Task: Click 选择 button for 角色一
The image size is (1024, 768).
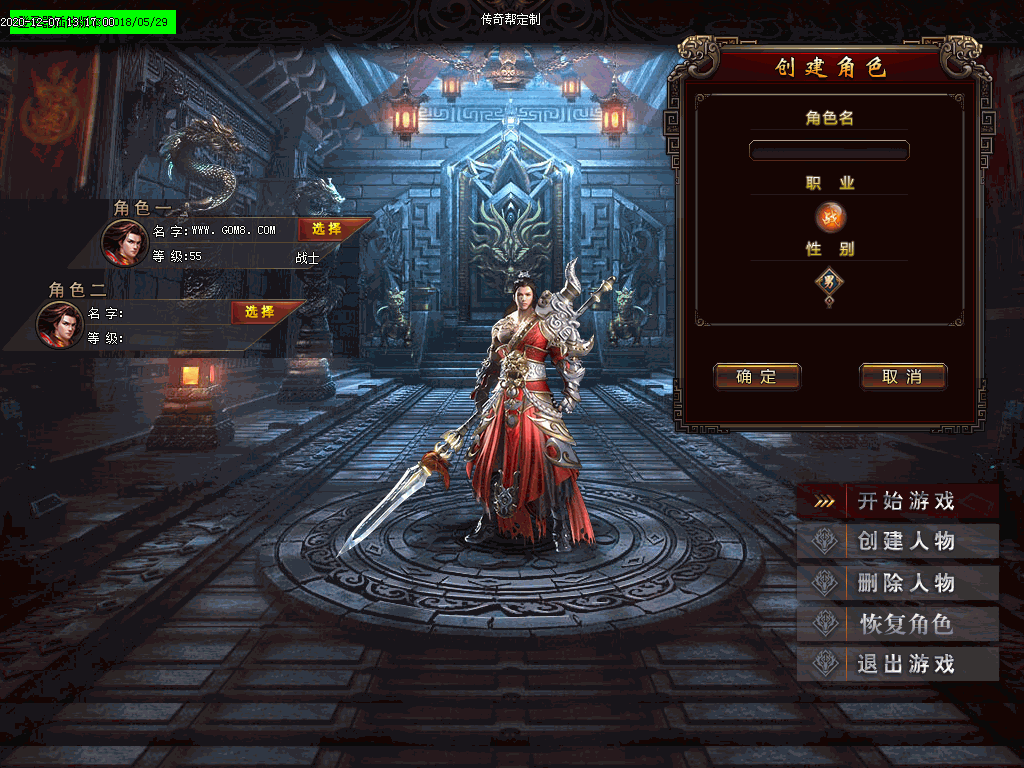Action: (327, 229)
